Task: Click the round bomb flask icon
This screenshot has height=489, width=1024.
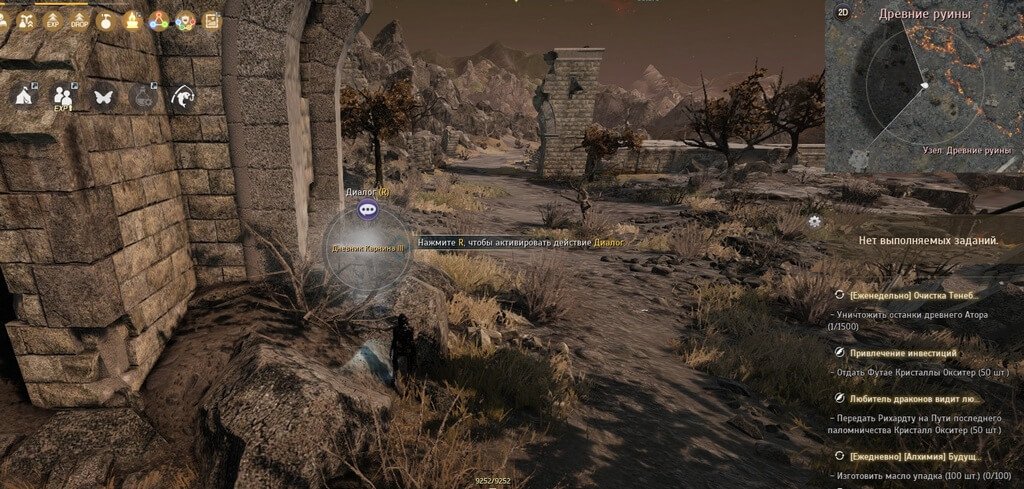Action: click(106, 20)
